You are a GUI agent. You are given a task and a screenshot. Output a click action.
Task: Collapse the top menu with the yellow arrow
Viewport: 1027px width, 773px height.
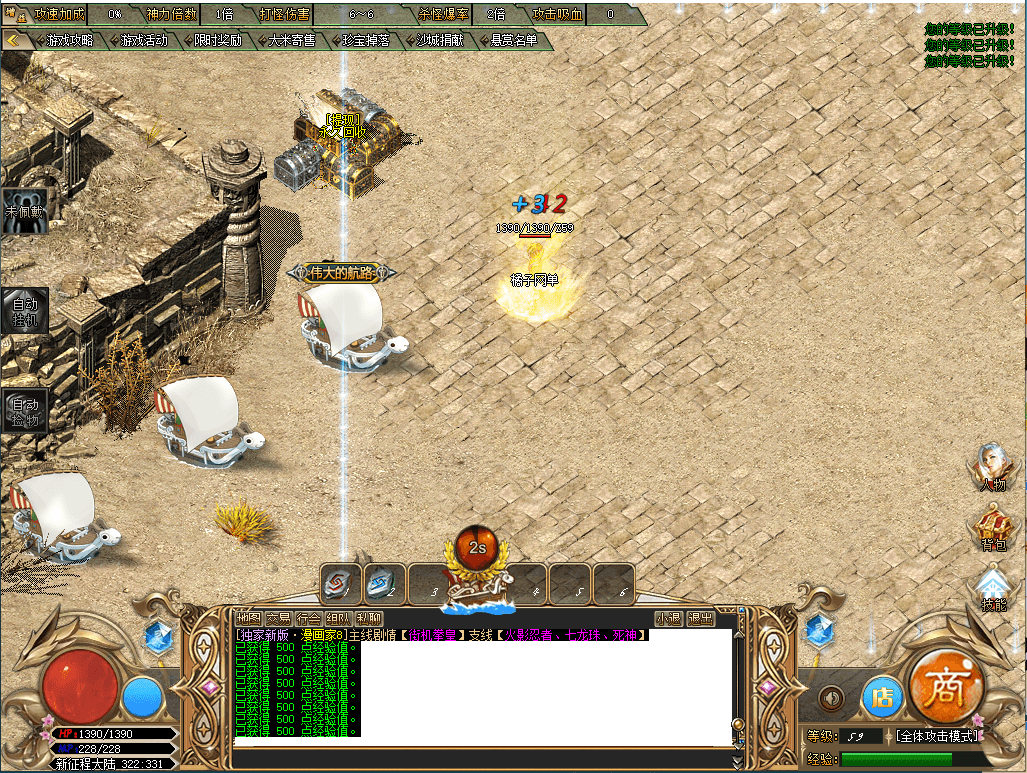(x=15, y=40)
